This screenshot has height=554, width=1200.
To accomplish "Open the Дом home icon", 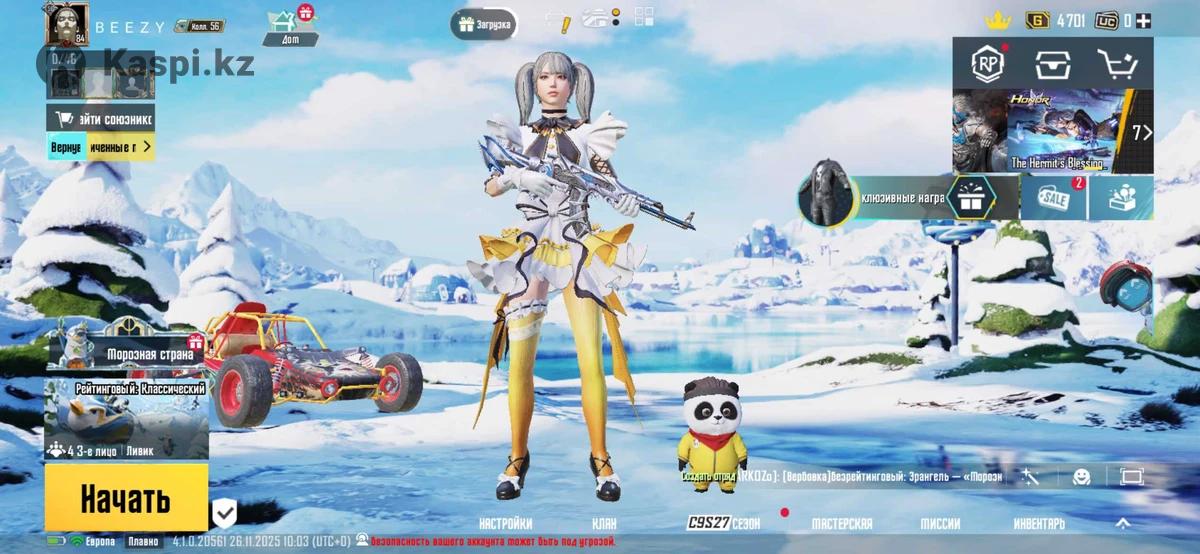I will [291, 26].
